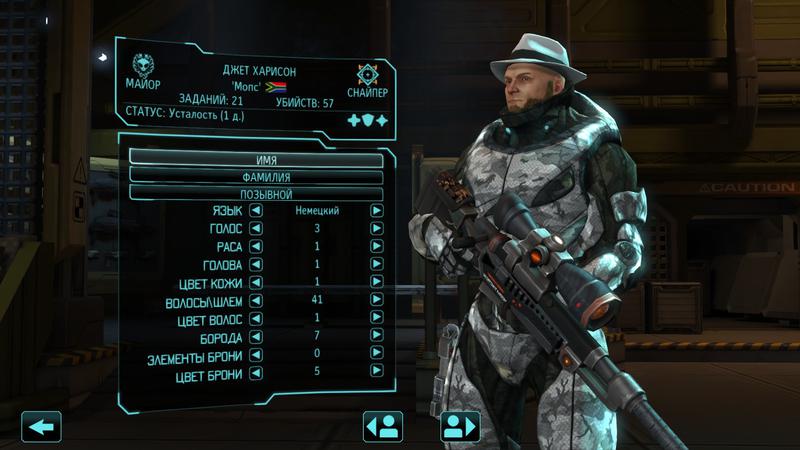The height and width of the screenshot is (450, 800).
Task: Lower the ЦВЕТ БРОНИ armor color value
Action: pyautogui.click(x=255, y=373)
